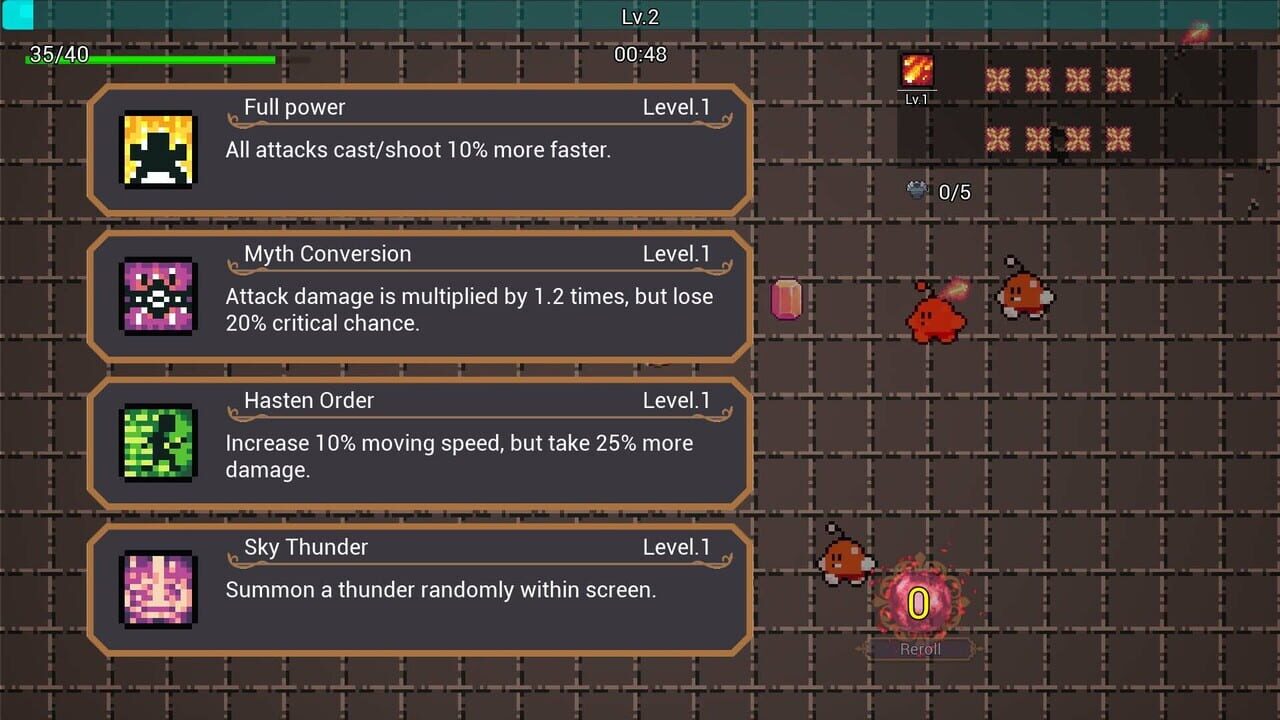Viewport: 1280px width, 720px height.
Task: Click the Myth Conversion skill icon
Action: [x=157, y=295]
